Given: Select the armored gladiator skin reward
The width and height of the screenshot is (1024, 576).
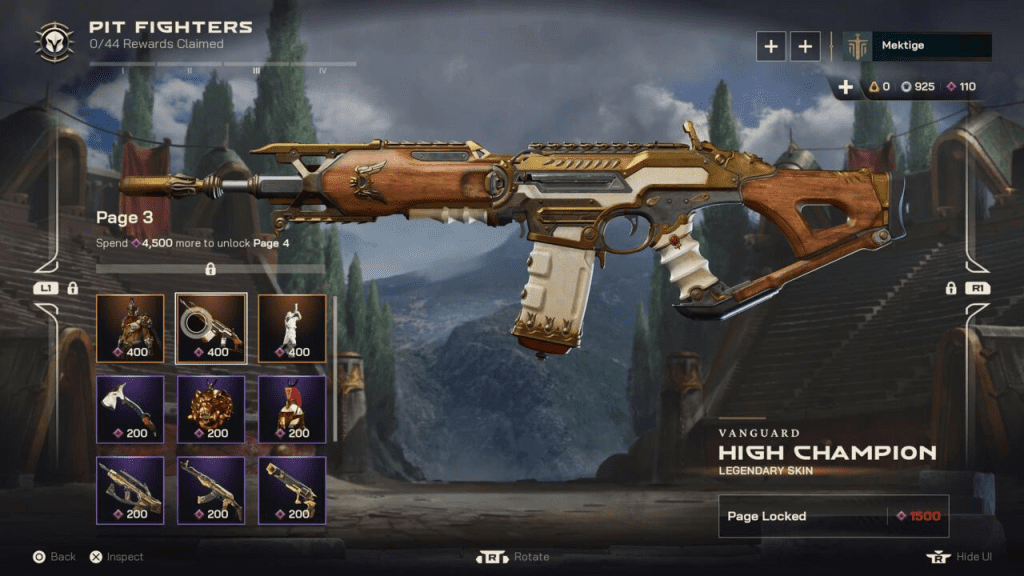Looking at the screenshot, I should click(130, 327).
